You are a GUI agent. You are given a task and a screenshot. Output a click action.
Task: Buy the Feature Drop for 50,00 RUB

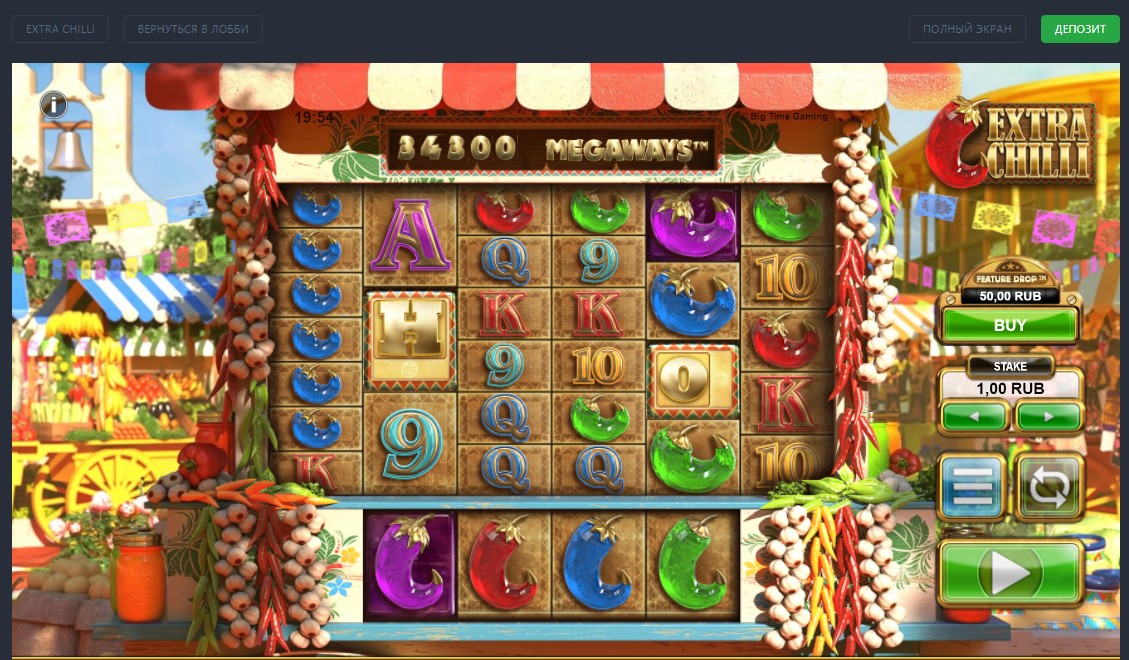click(x=1010, y=325)
